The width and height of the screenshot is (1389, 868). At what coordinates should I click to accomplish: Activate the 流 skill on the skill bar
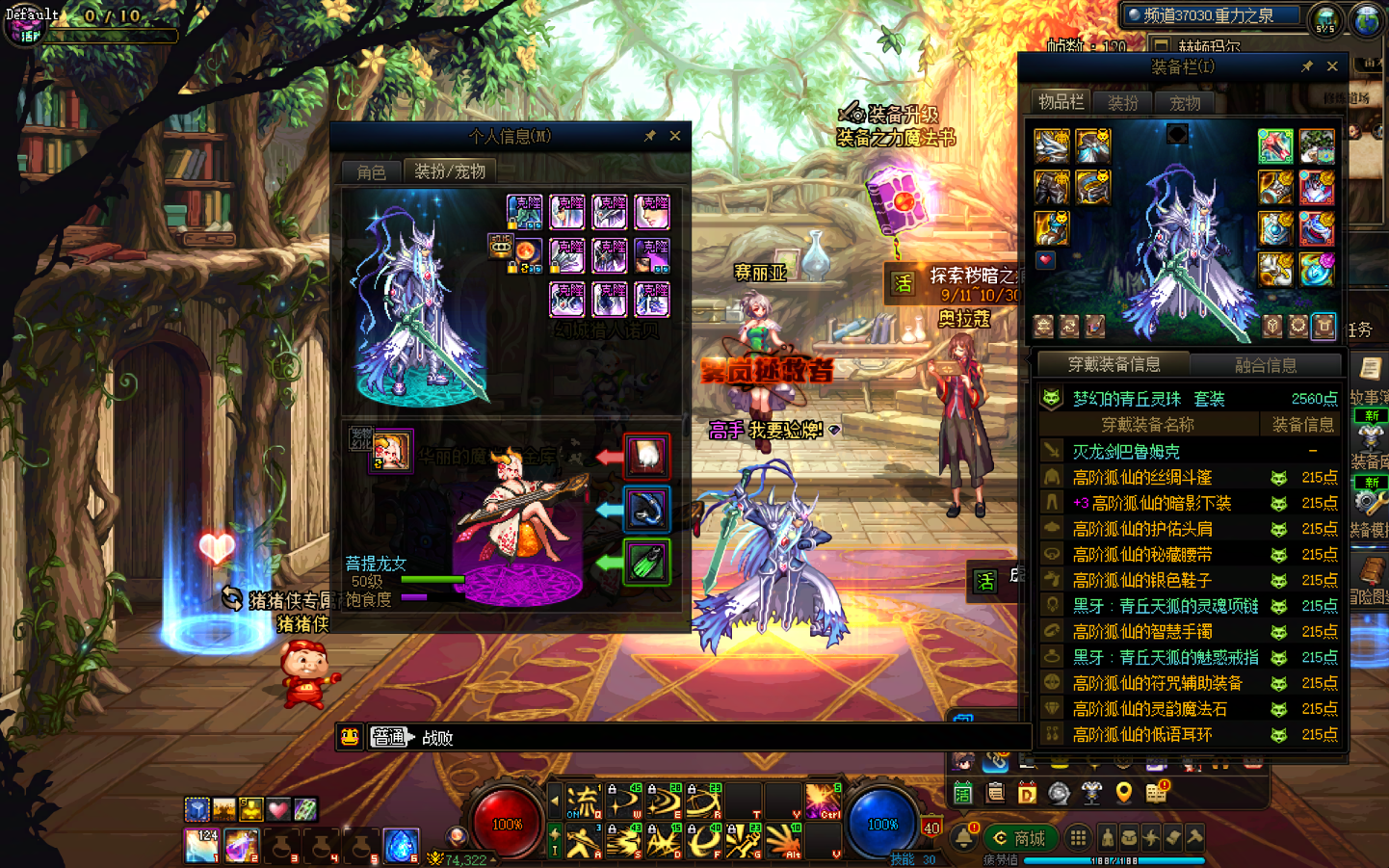pos(583,801)
